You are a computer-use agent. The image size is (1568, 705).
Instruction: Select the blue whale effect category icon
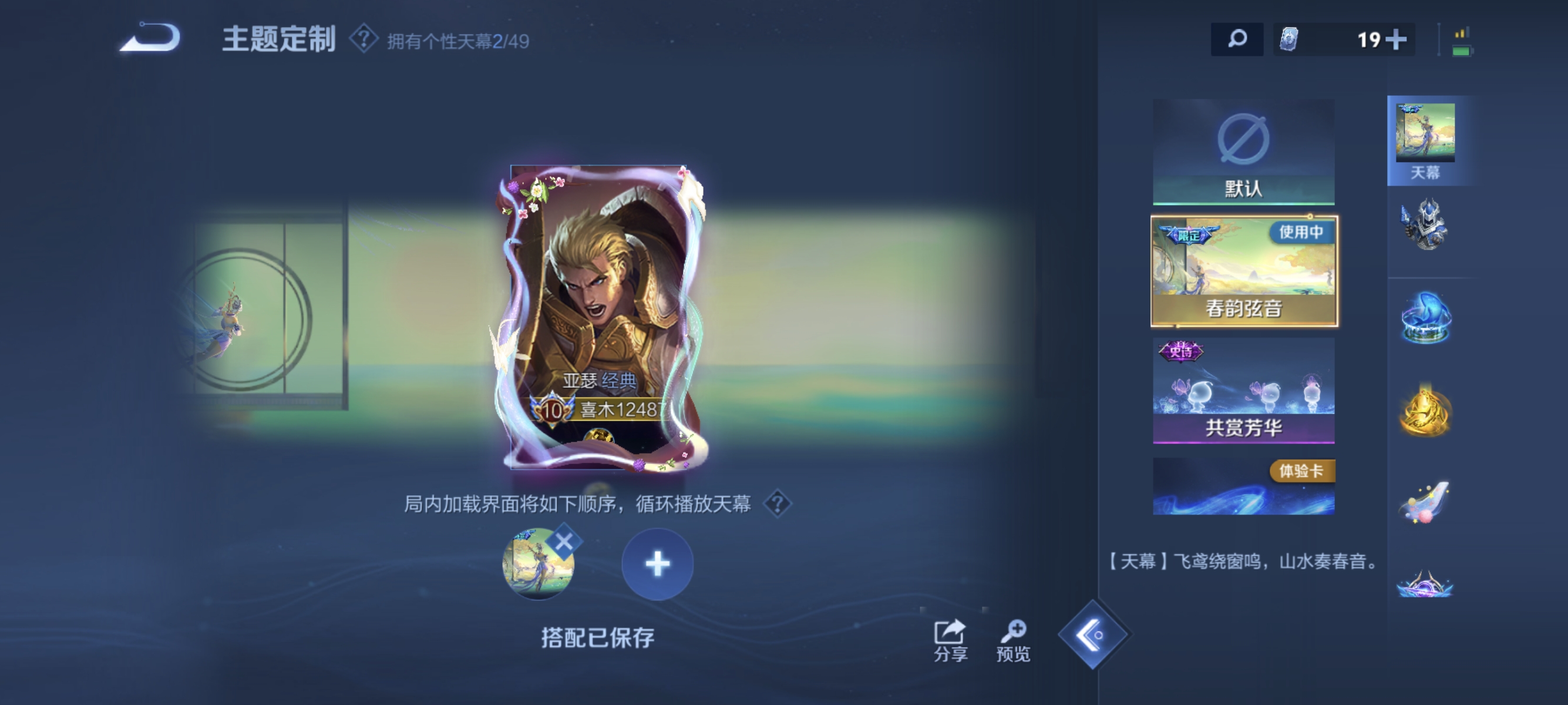pos(1427,317)
